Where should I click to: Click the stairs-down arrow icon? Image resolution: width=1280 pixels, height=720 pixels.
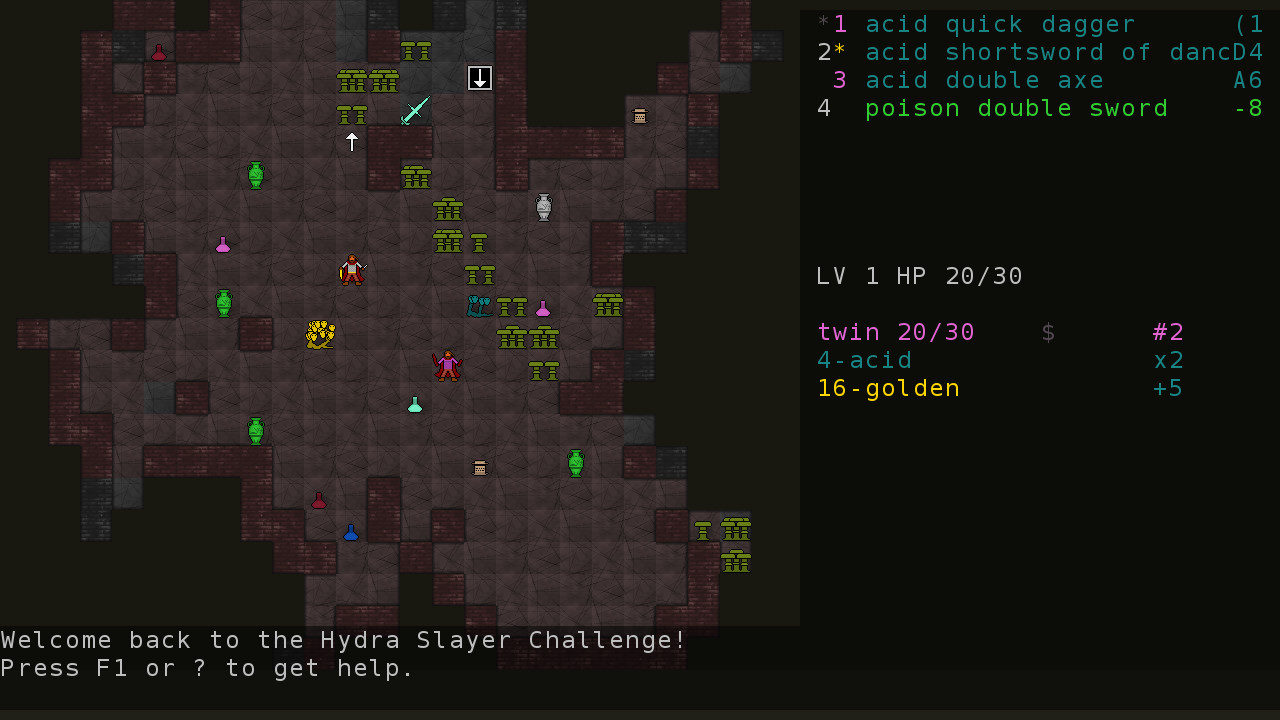[x=479, y=77]
